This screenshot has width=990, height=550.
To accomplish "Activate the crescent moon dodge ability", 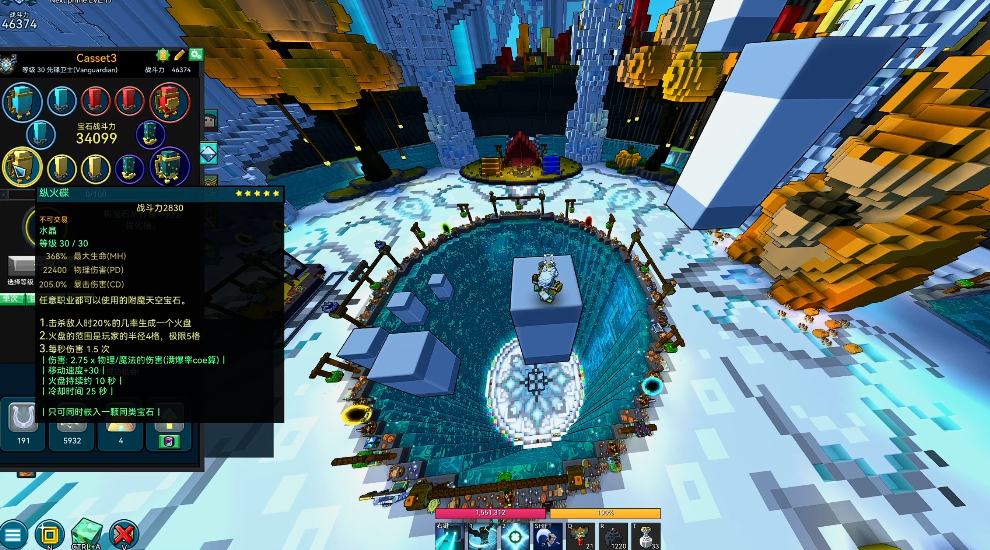I will click(x=547, y=537).
